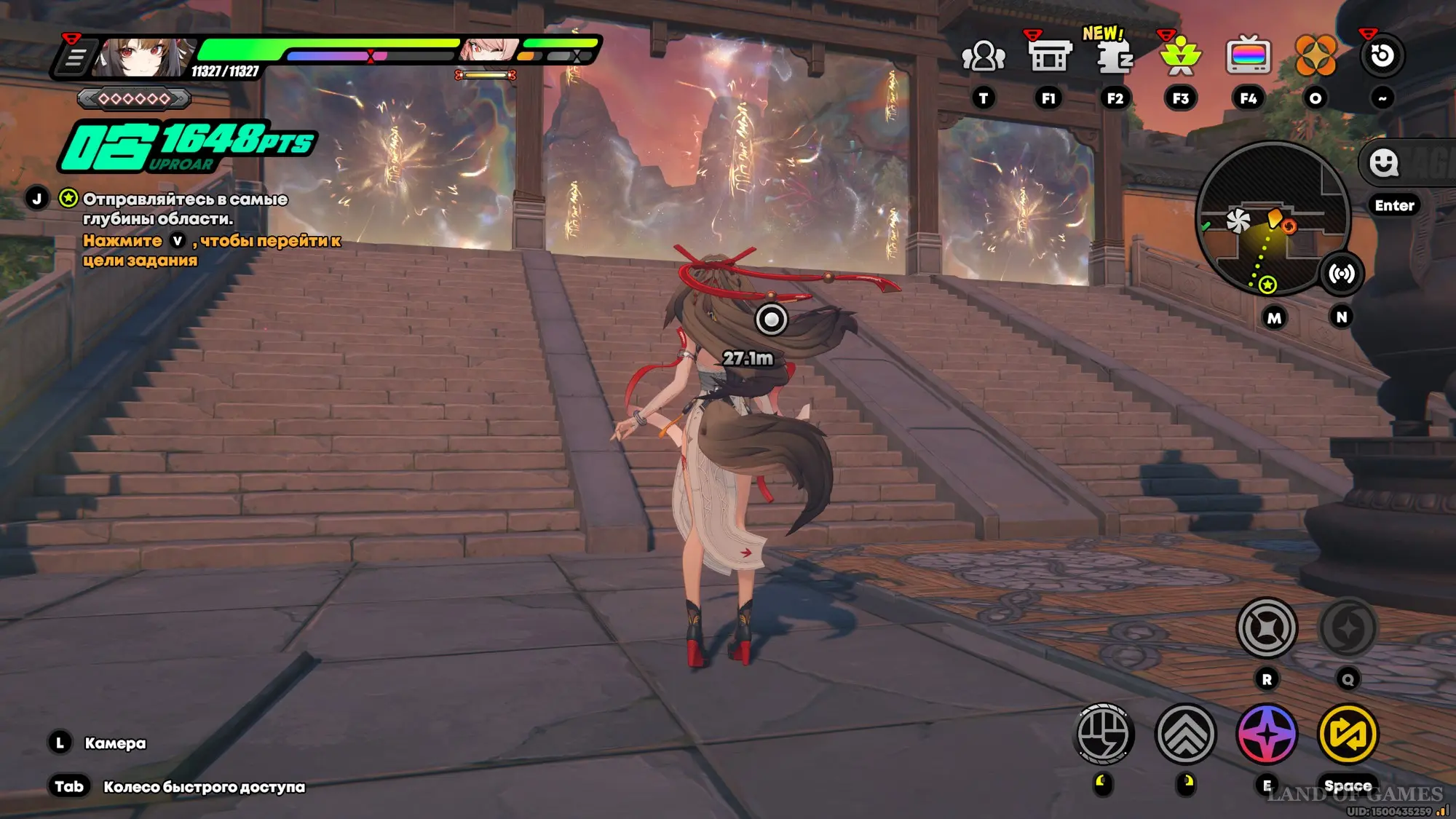Click the circular rewind arrow icon

coord(1382,56)
